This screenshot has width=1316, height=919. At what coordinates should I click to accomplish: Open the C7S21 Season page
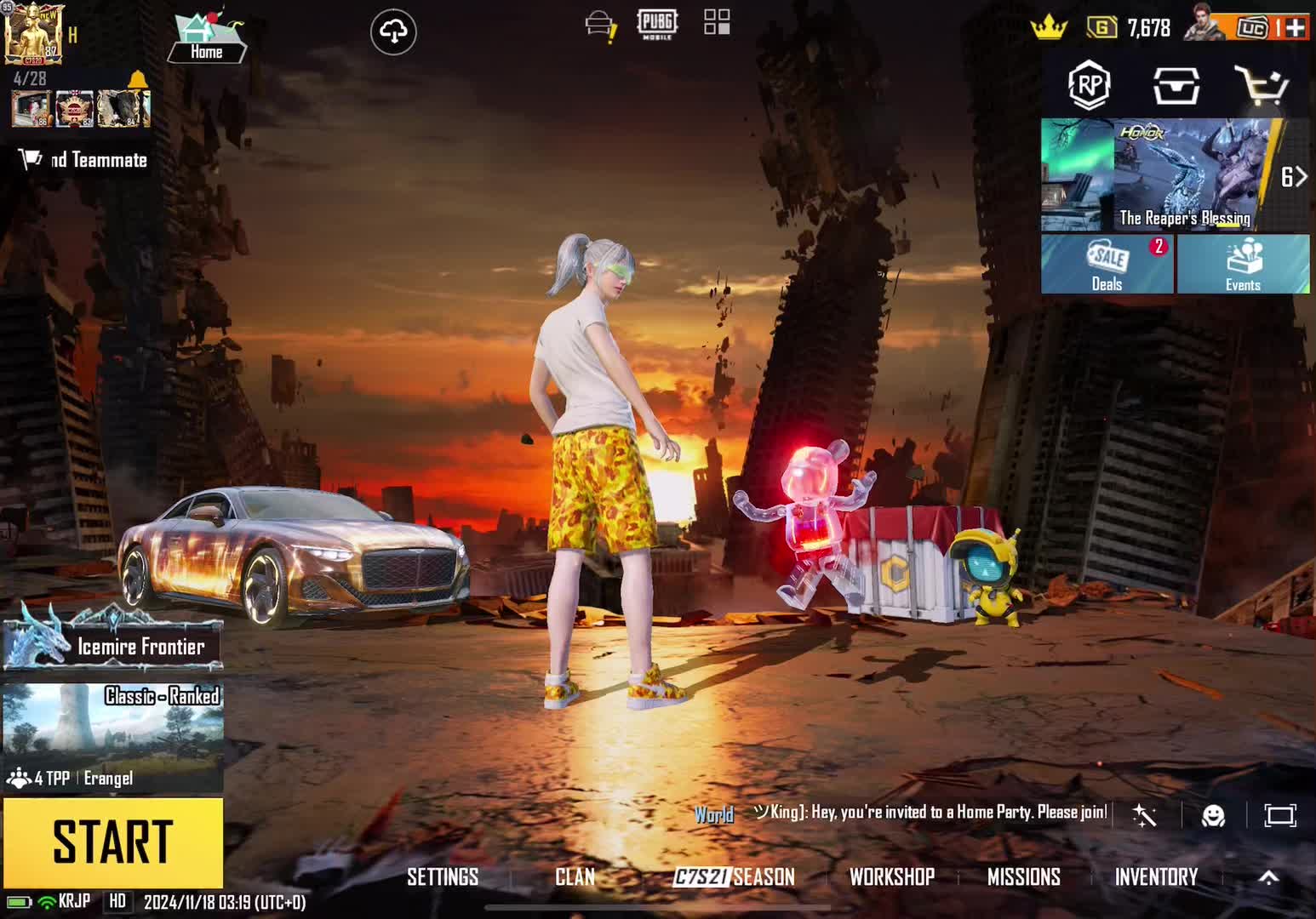coord(734,876)
